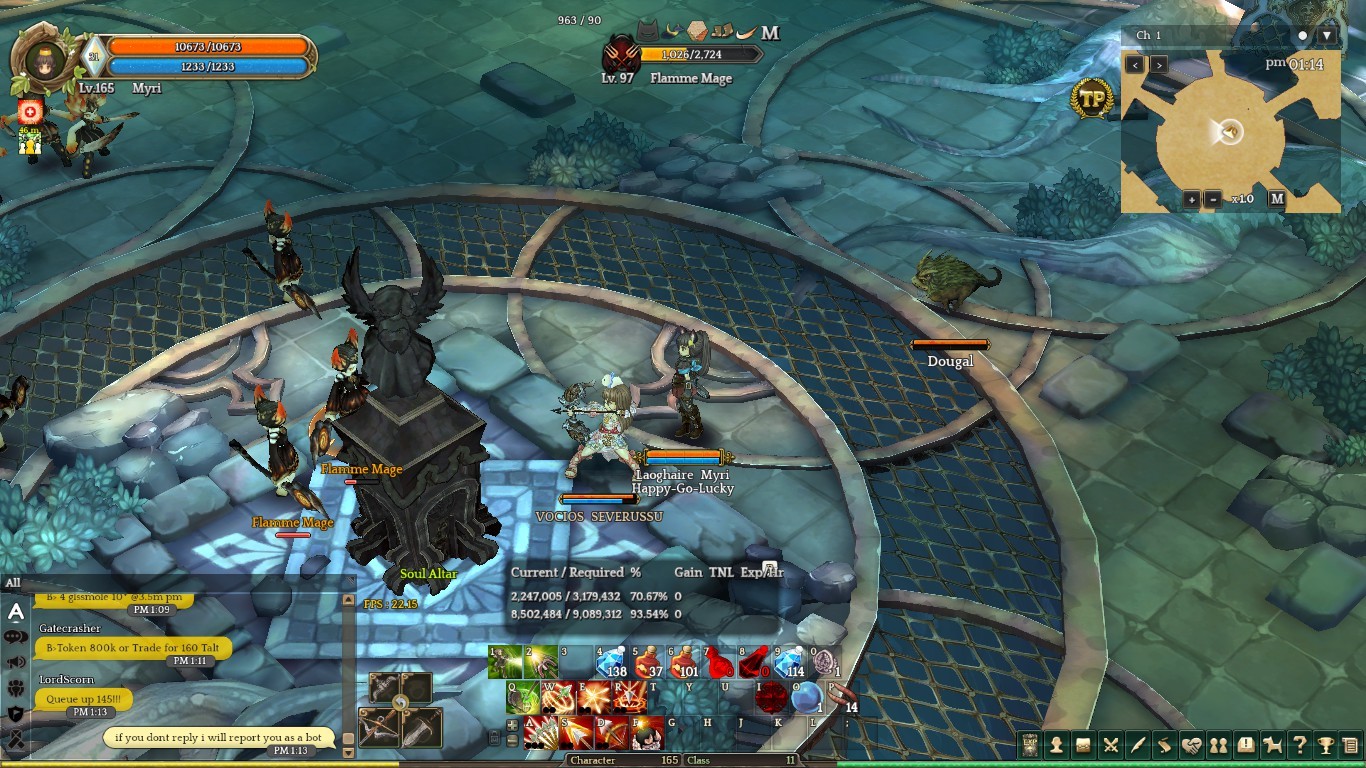Screen dimensions: 1366x768
Task: Switch to the All chat tab
Action: [x=13, y=583]
